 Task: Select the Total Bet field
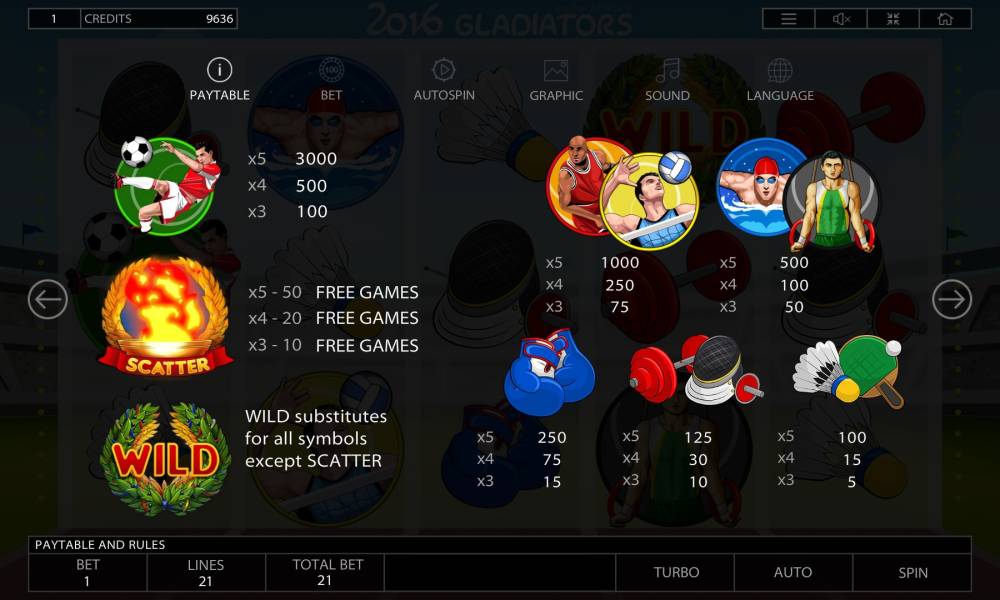pyautogui.click(x=325, y=573)
